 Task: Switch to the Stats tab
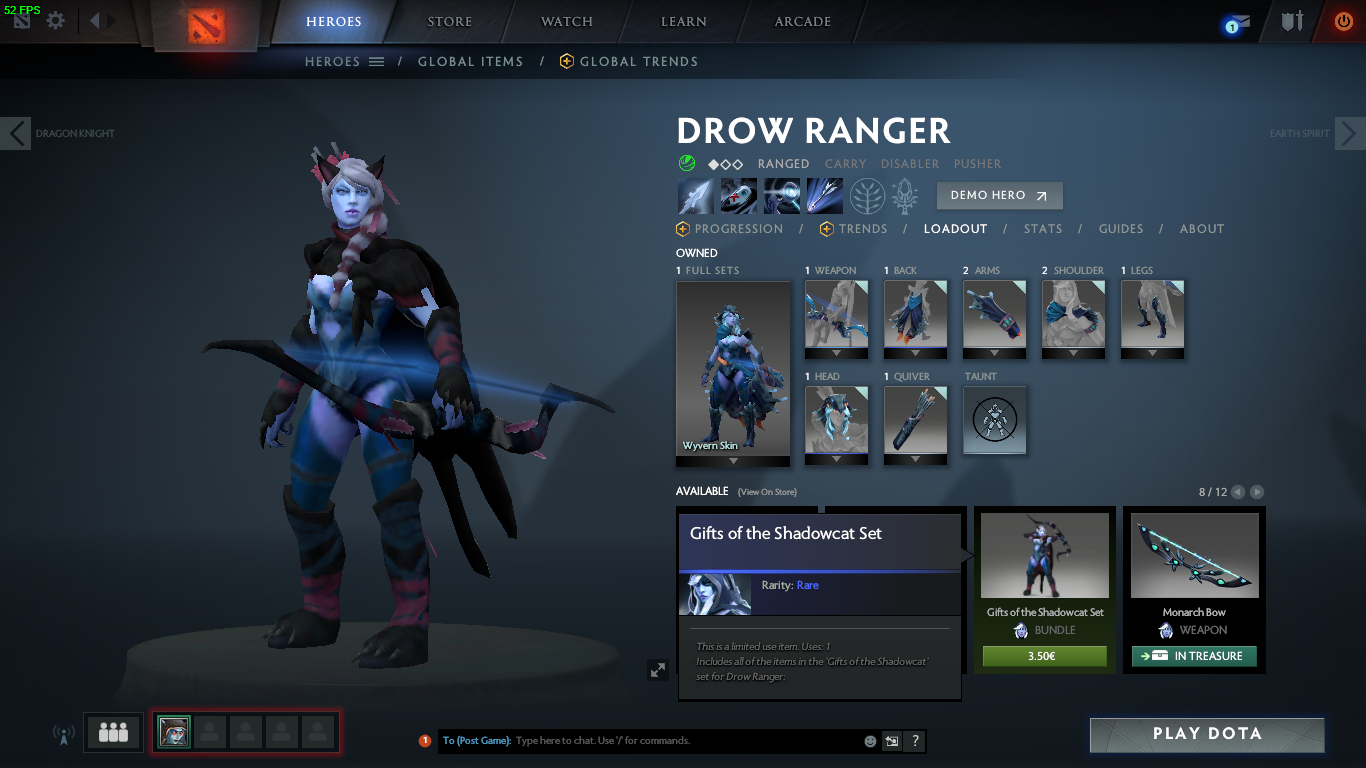pyautogui.click(x=1042, y=229)
